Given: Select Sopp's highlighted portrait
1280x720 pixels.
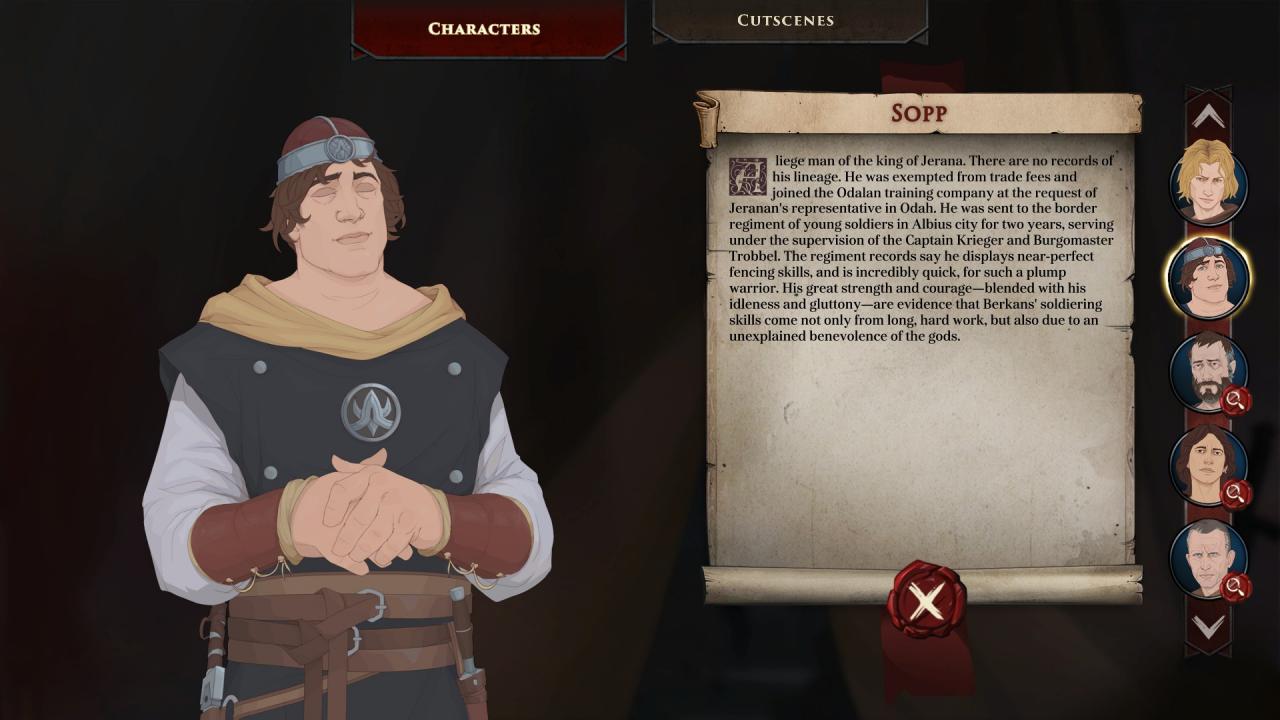Looking at the screenshot, I should tap(1208, 277).
